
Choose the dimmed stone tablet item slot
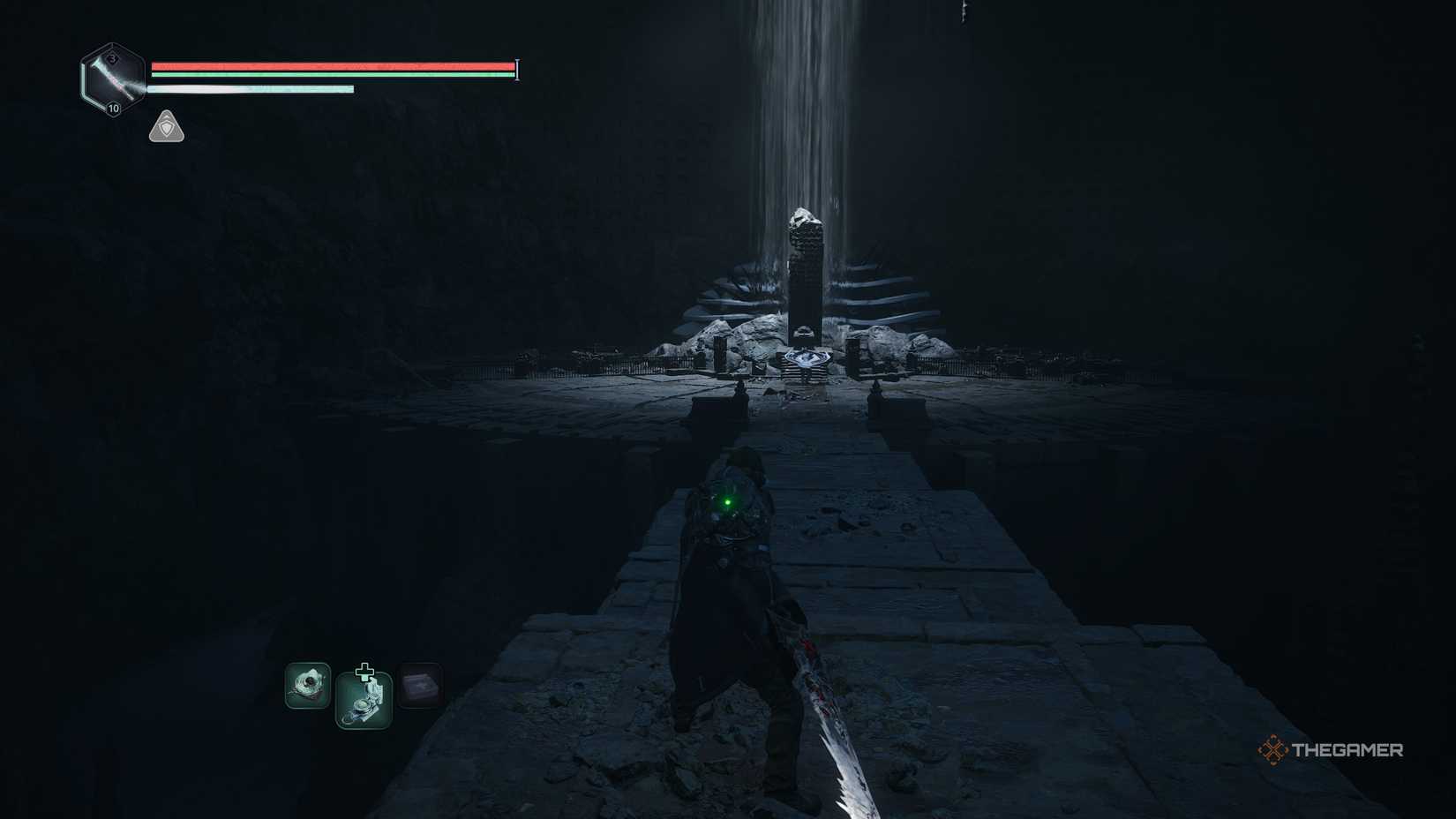[x=420, y=686]
